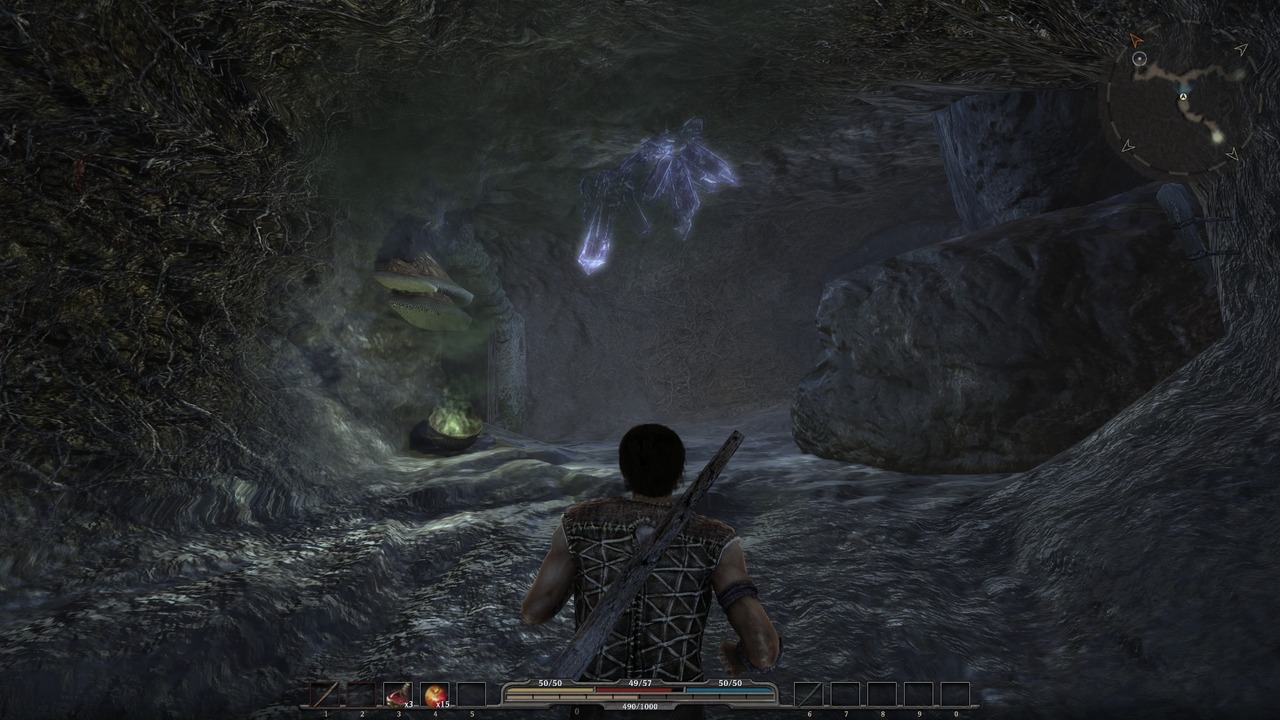Eat the red apple stacked x15
Screen dimensions: 1280x720
pyautogui.click(x=435, y=694)
